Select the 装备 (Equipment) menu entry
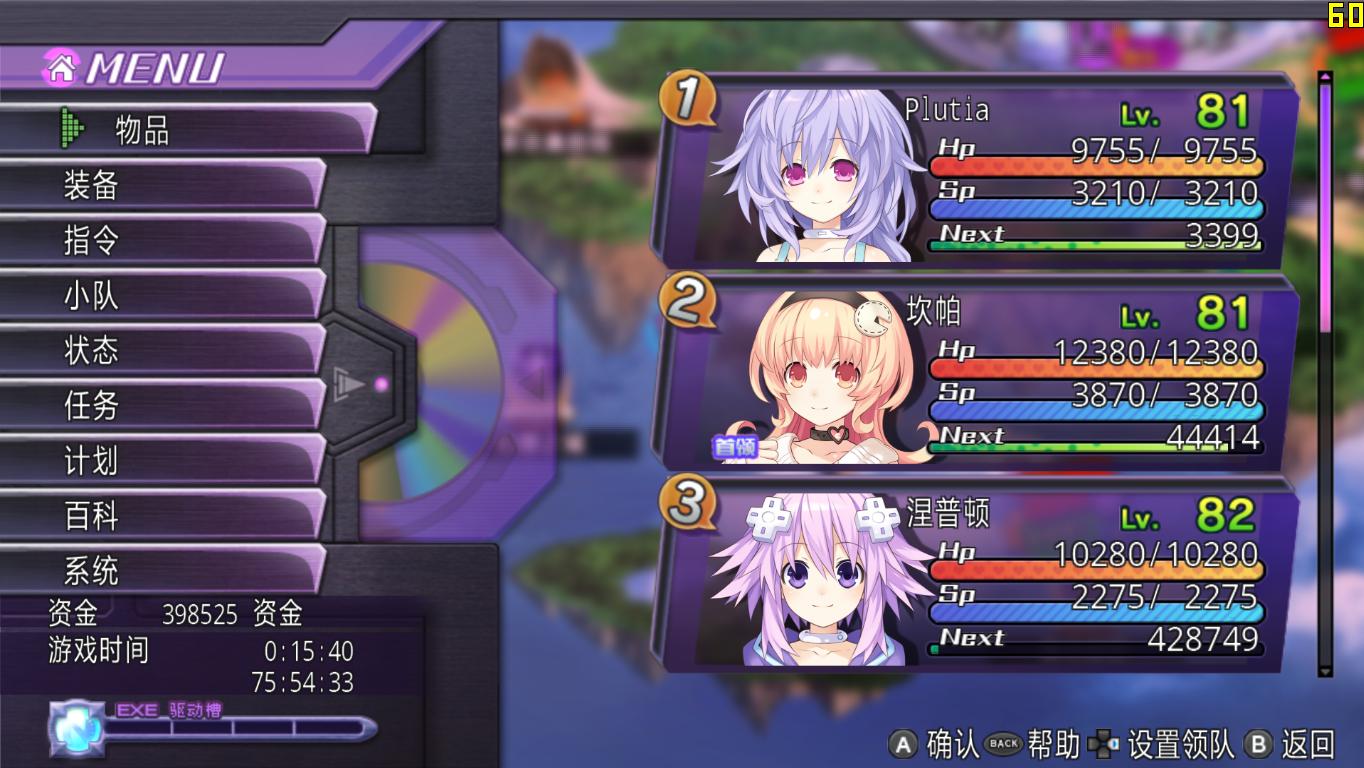 pyautogui.click(x=160, y=186)
